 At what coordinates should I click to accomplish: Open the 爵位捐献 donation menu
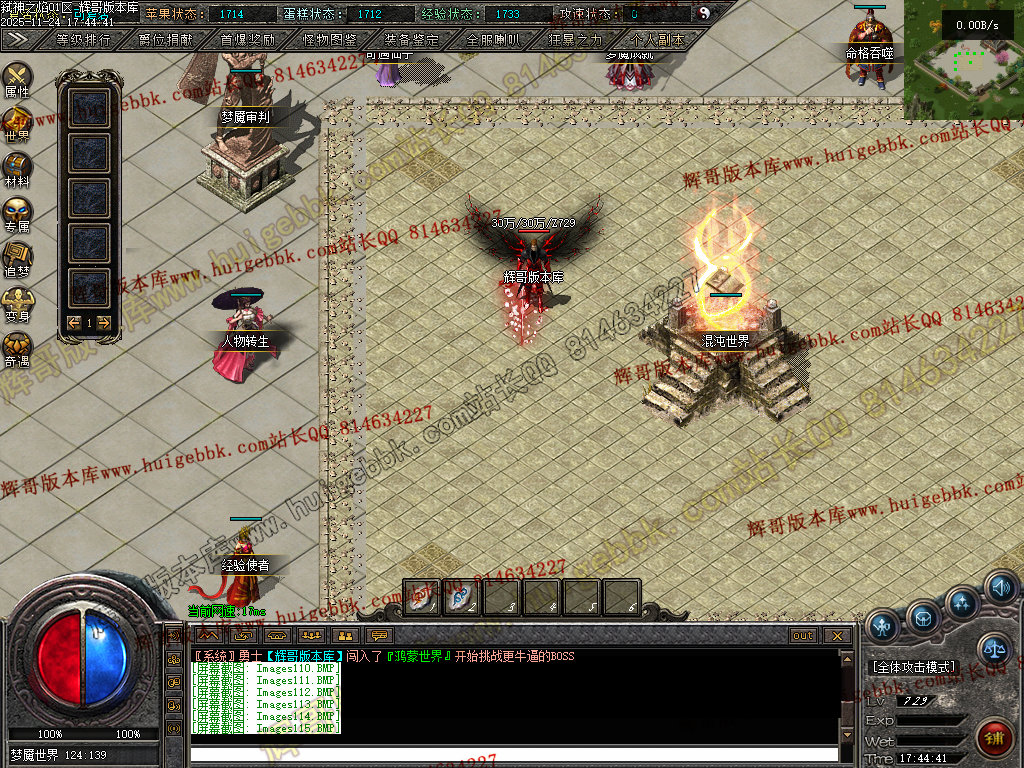pyautogui.click(x=166, y=40)
